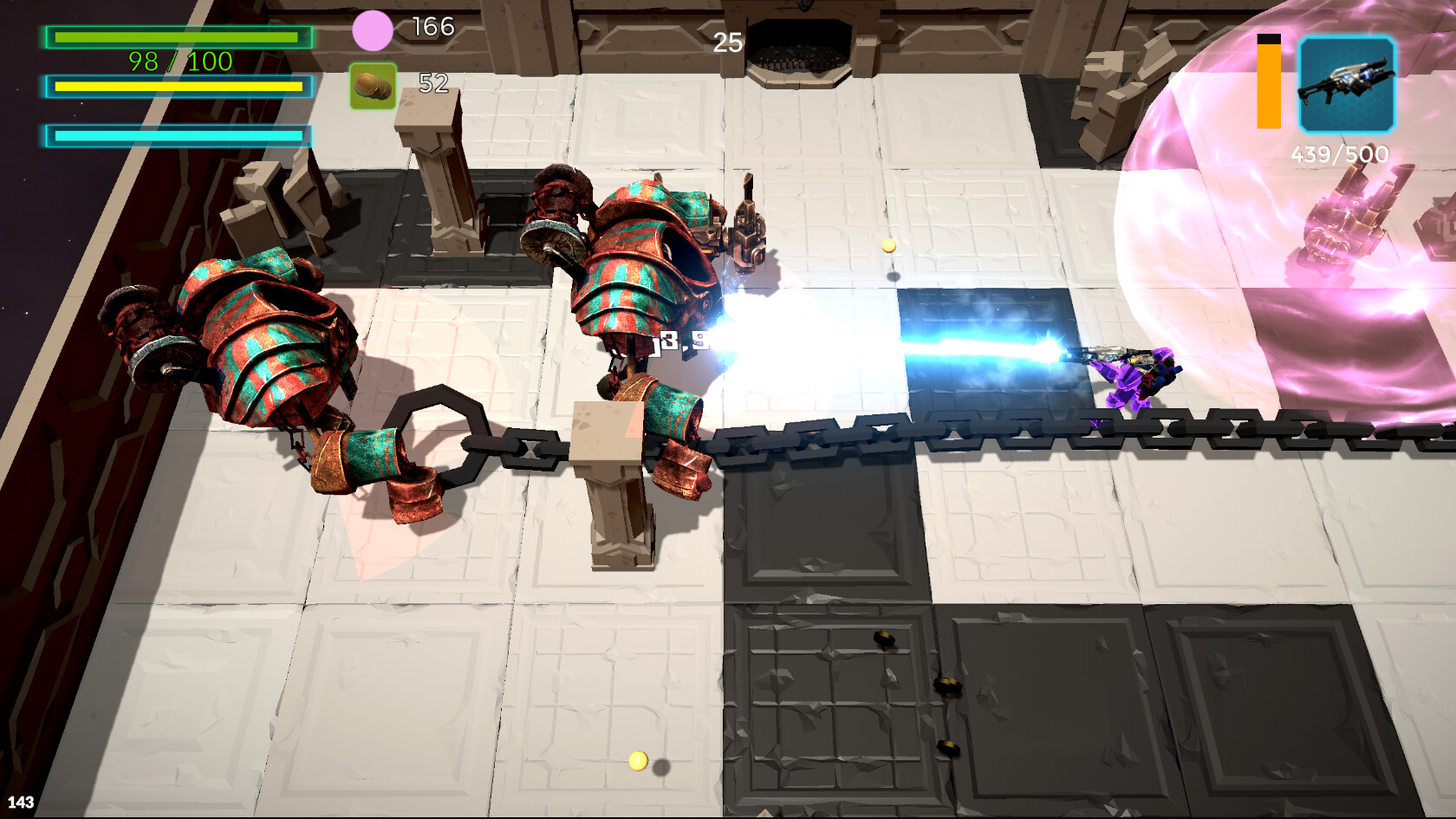Click the turret mounted on the golem's shoulder
The image size is (1456, 819).
coord(745,221)
